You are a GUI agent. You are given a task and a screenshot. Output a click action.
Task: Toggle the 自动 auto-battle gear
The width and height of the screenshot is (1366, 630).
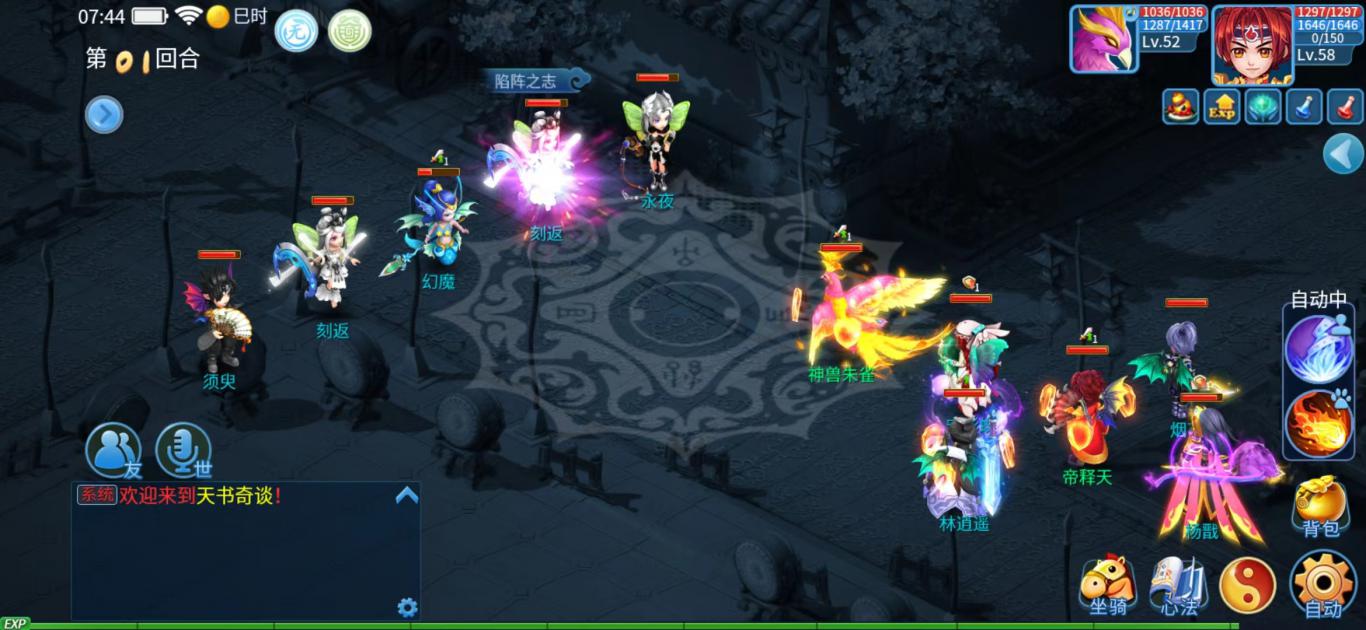(1322, 583)
